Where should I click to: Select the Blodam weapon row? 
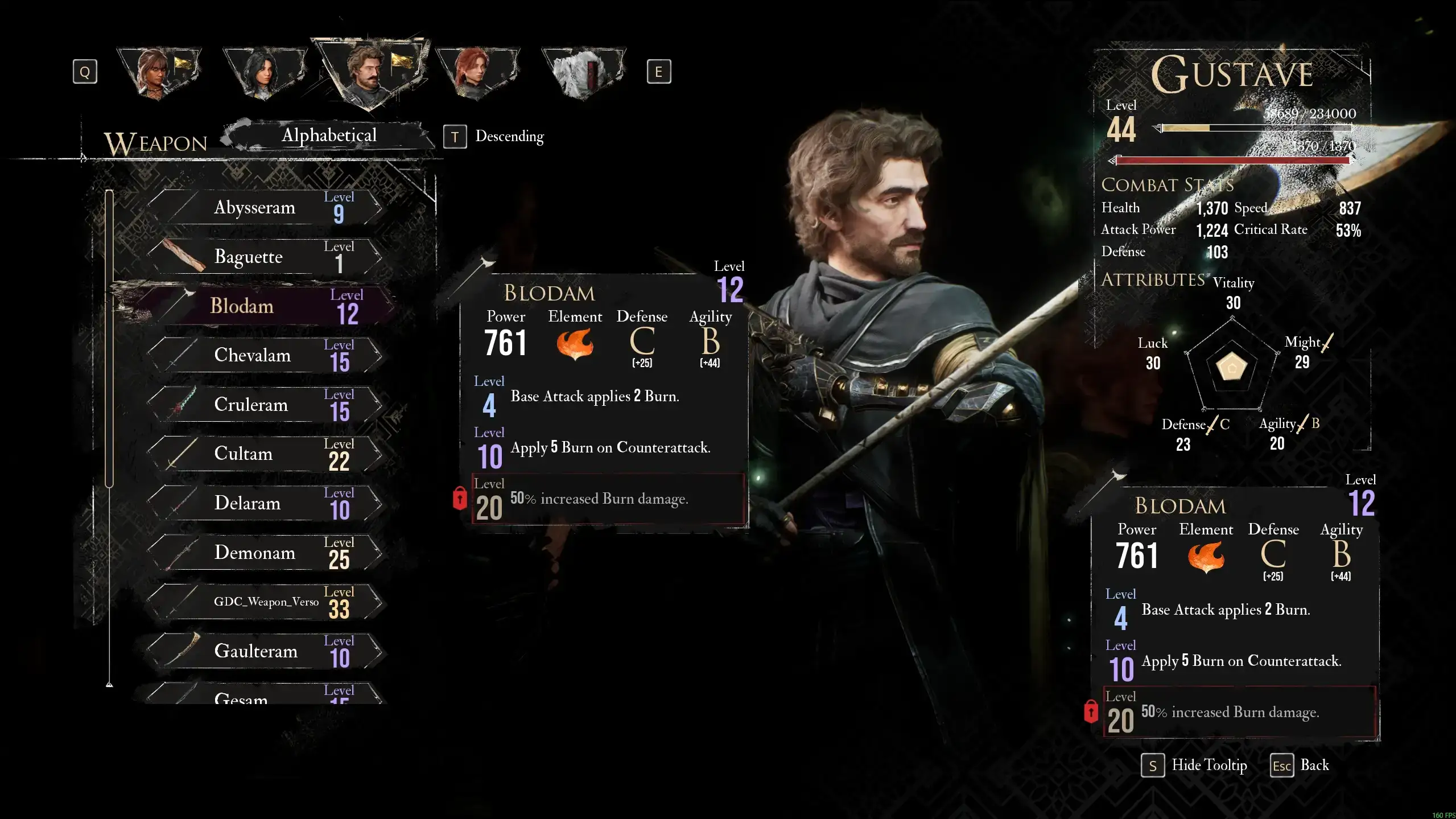pyautogui.click(x=265, y=306)
